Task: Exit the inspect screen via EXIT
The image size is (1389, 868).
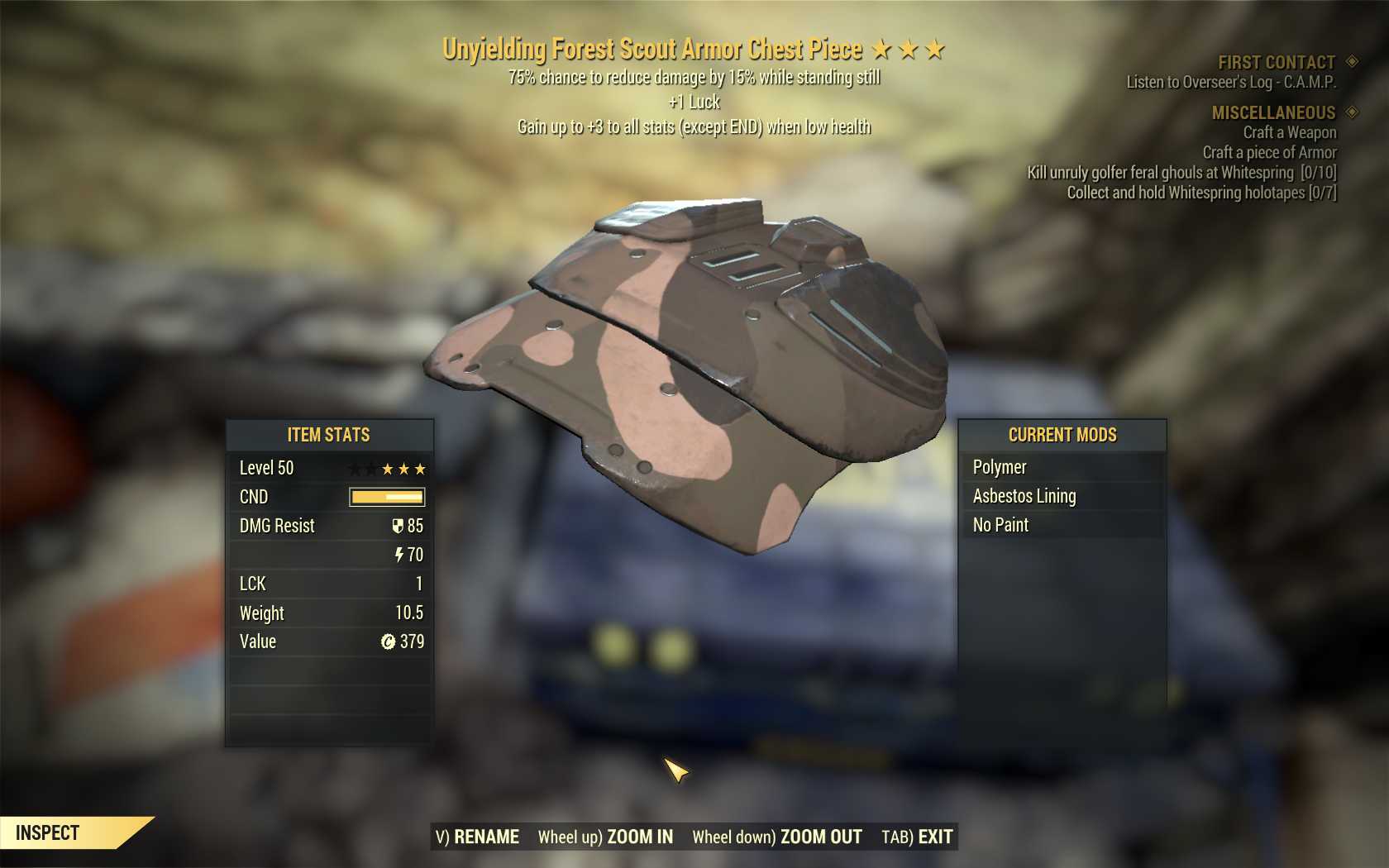Action: (917, 837)
